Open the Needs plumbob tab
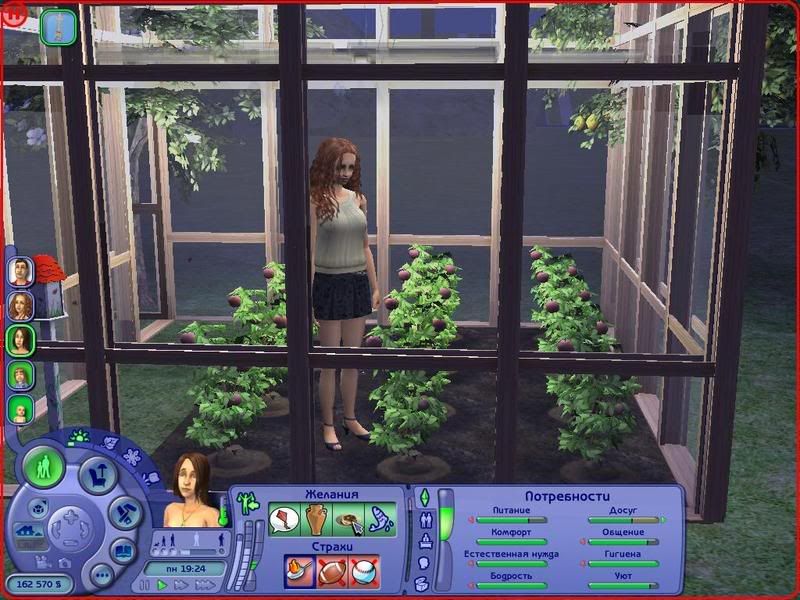Screen dimensions: 800x600 point(423,497)
